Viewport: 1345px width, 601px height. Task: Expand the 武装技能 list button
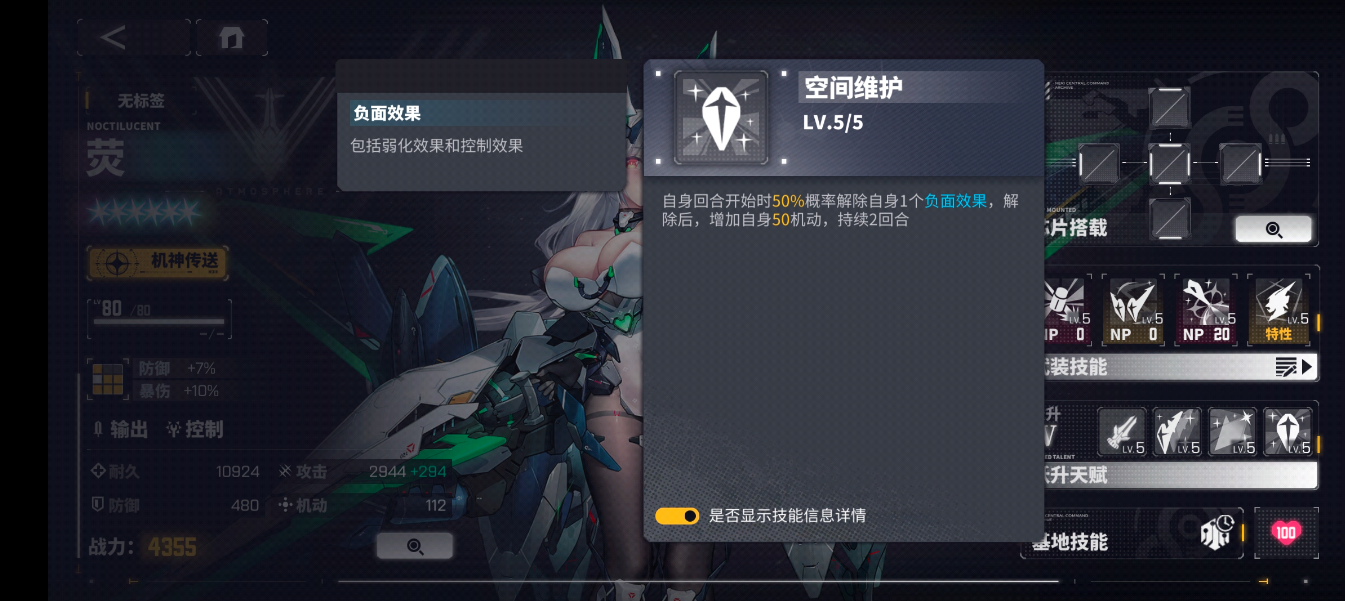[1294, 367]
